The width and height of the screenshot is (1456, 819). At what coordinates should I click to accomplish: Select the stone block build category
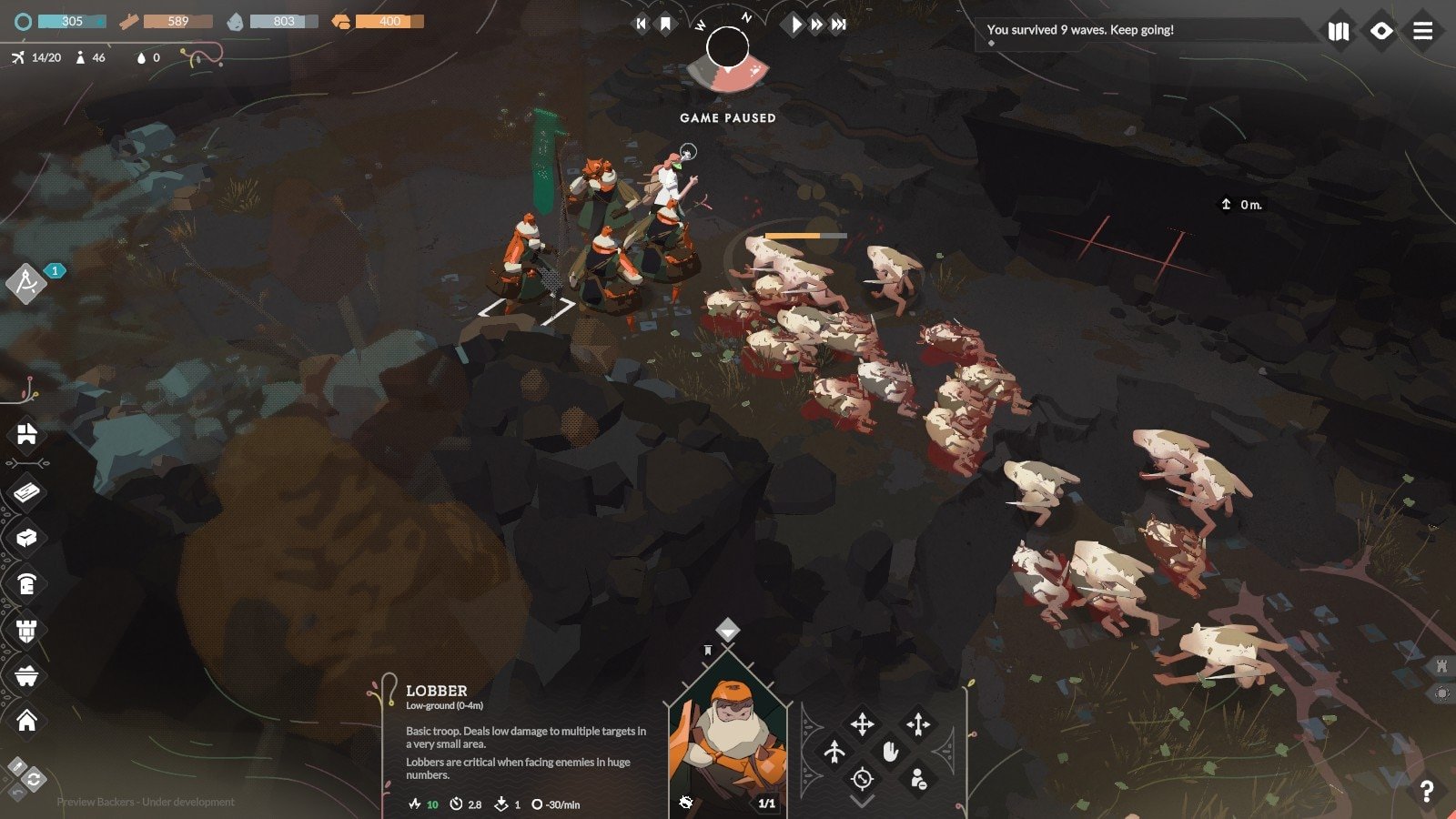[26, 538]
